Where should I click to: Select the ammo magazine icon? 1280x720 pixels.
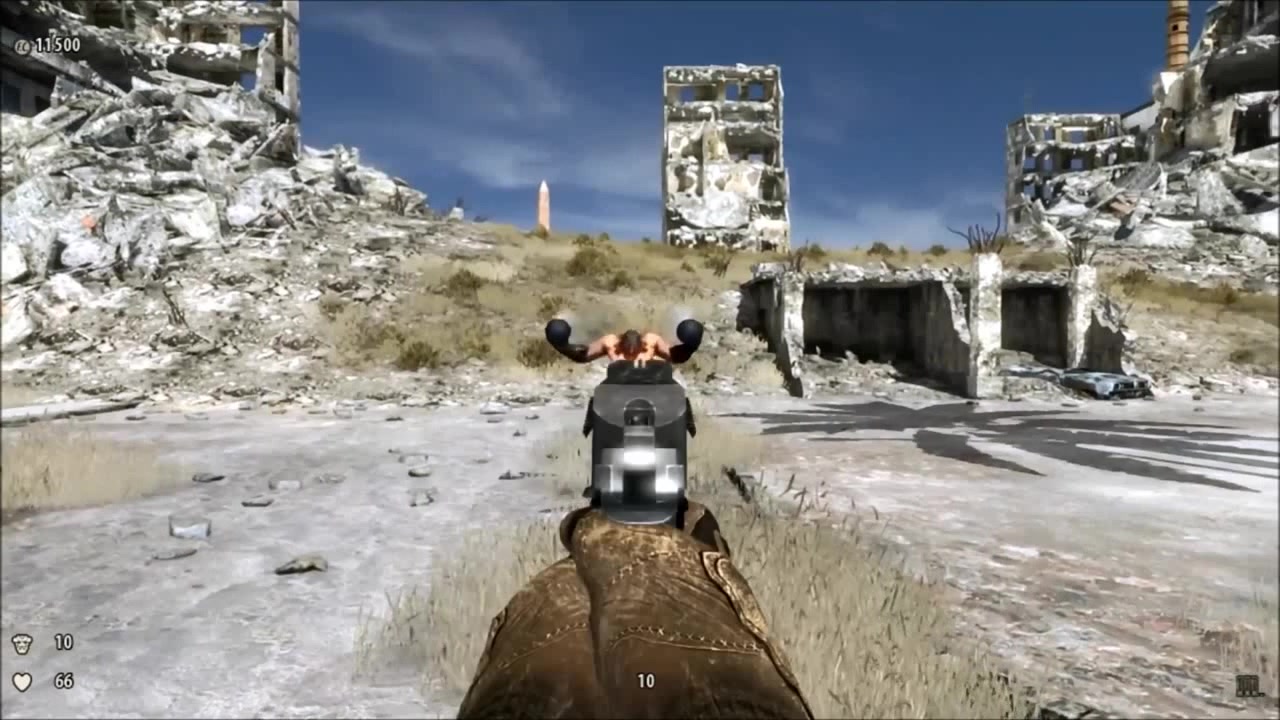click(x=1249, y=685)
